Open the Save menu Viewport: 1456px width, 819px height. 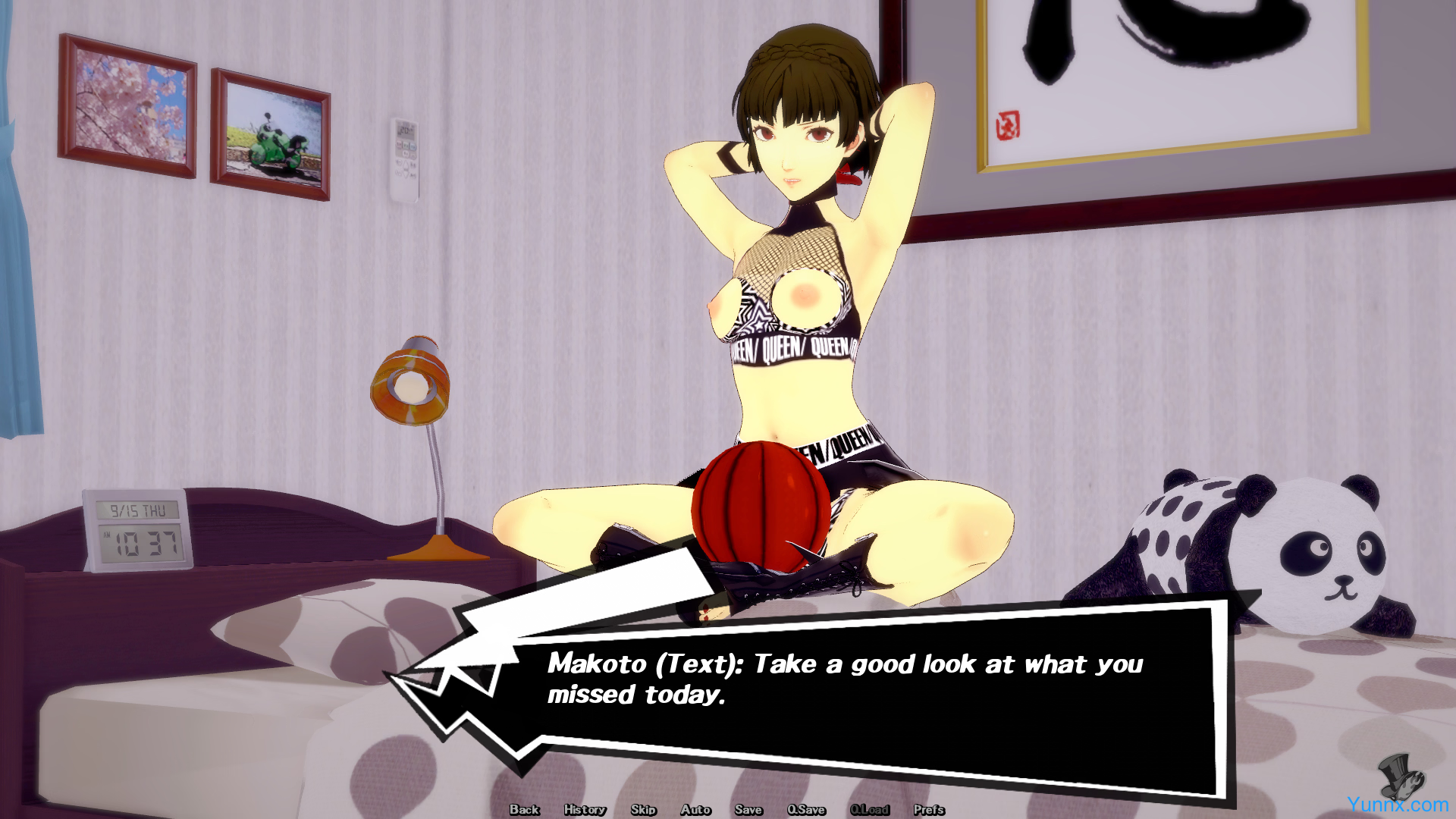(x=748, y=810)
